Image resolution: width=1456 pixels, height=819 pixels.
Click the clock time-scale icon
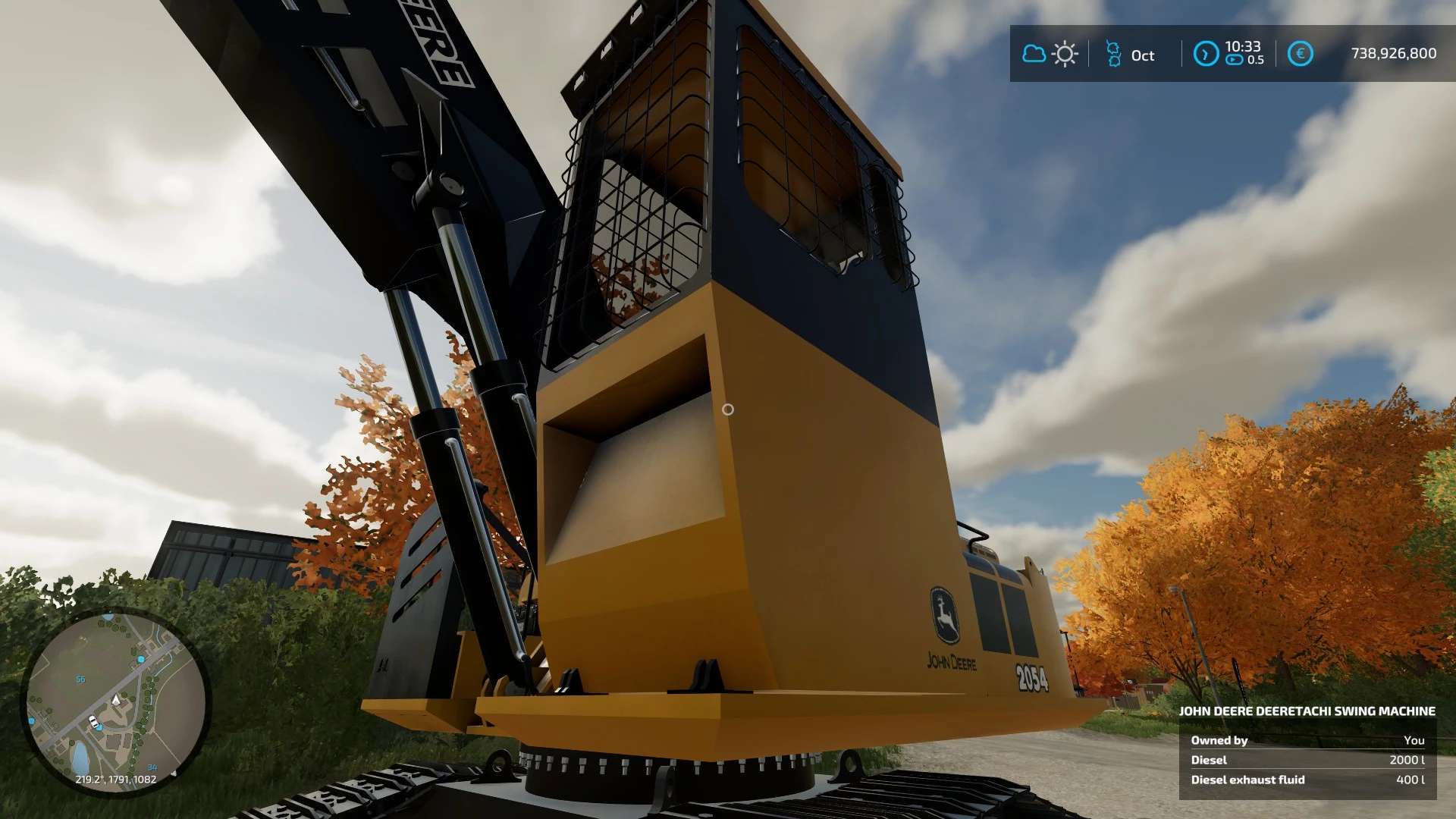(1206, 54)
